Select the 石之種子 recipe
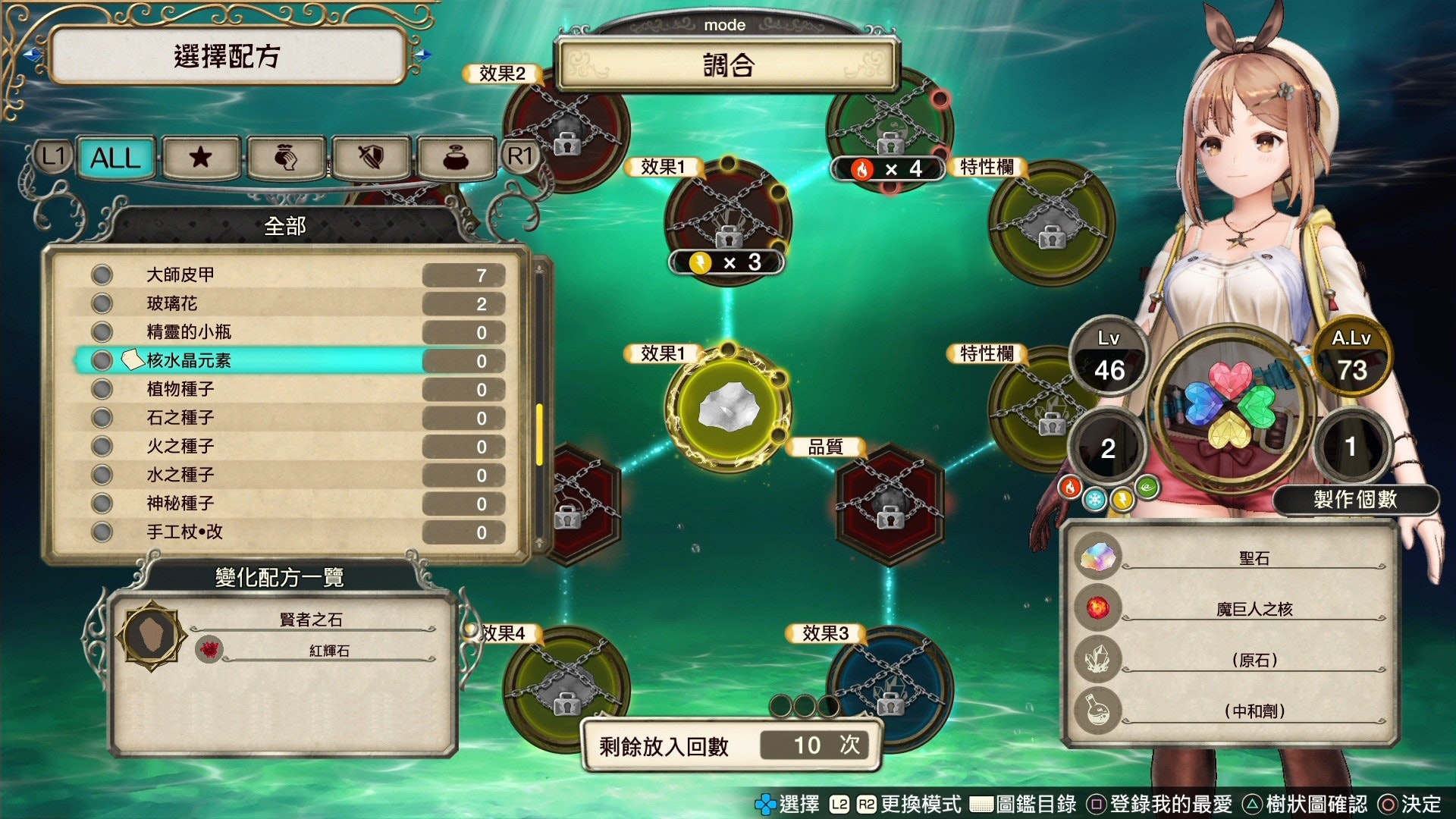This screenshot has height=819, width=1456. (288, 418)
